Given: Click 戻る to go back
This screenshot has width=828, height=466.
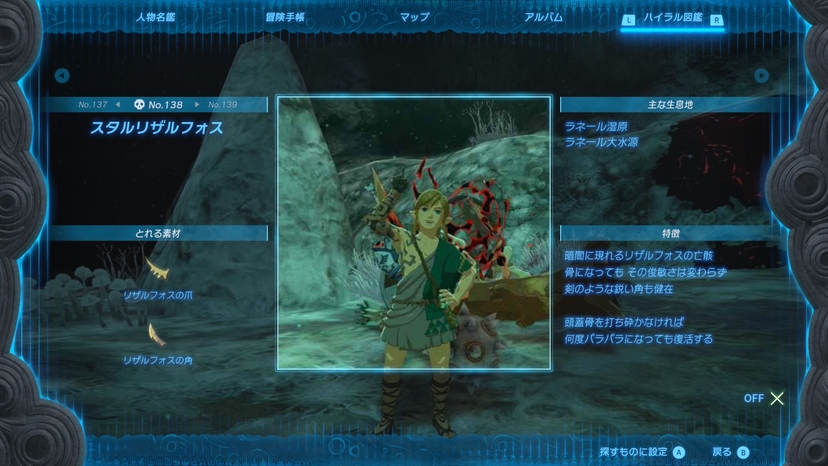Looking at the screenshot, I should (729, 452).
